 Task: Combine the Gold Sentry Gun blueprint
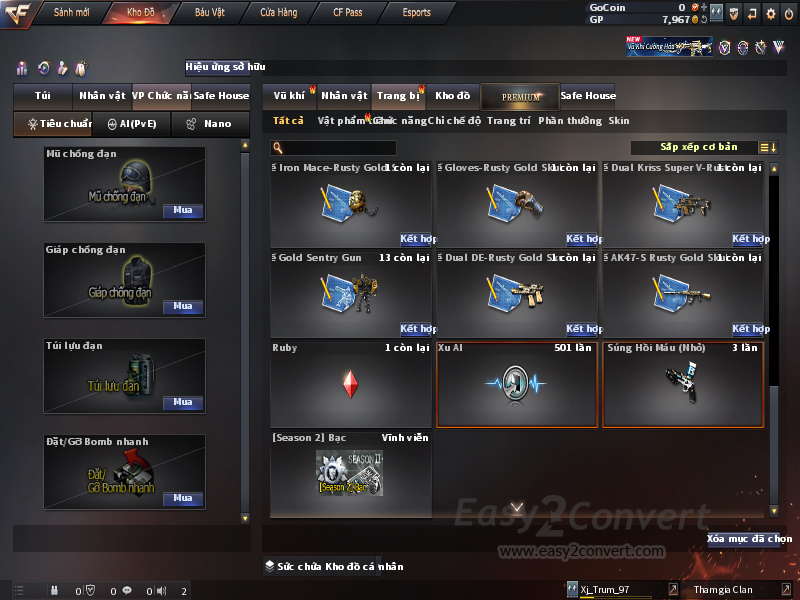[416, 329]
